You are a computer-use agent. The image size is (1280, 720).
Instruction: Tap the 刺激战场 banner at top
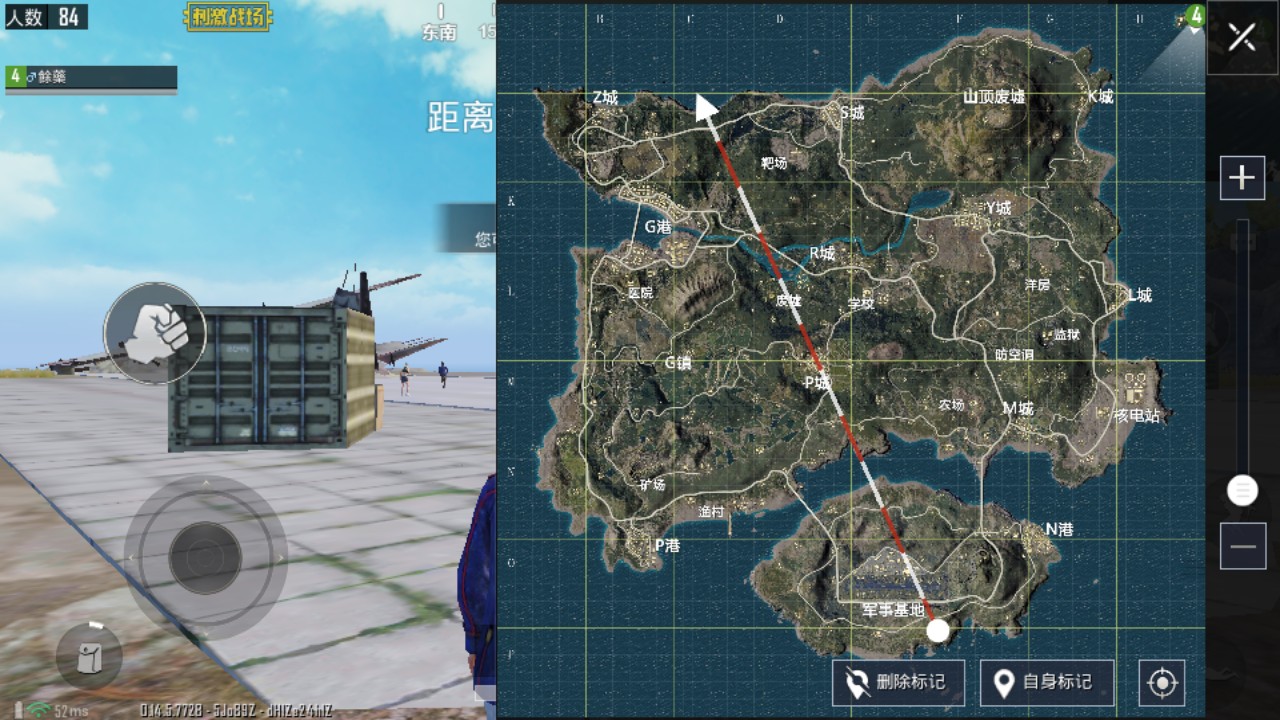pyautogui.click(x=228, y=17)
